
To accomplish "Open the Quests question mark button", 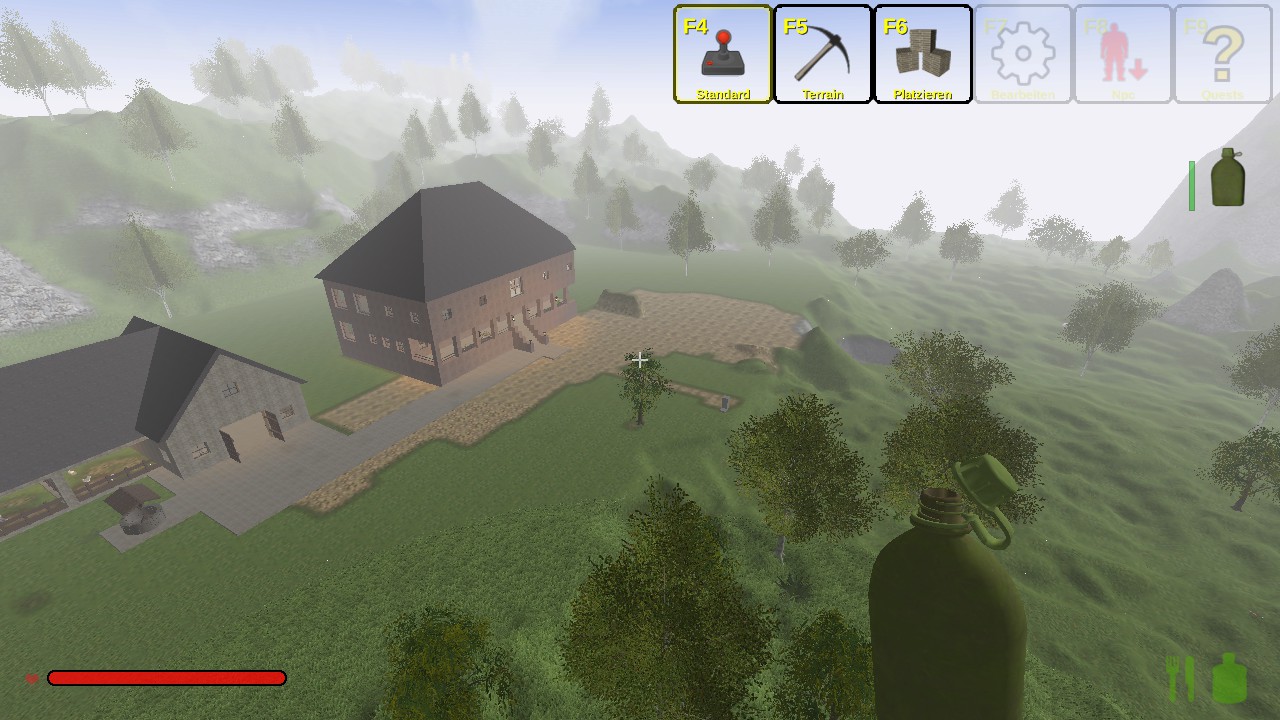I will [1223, 54].
